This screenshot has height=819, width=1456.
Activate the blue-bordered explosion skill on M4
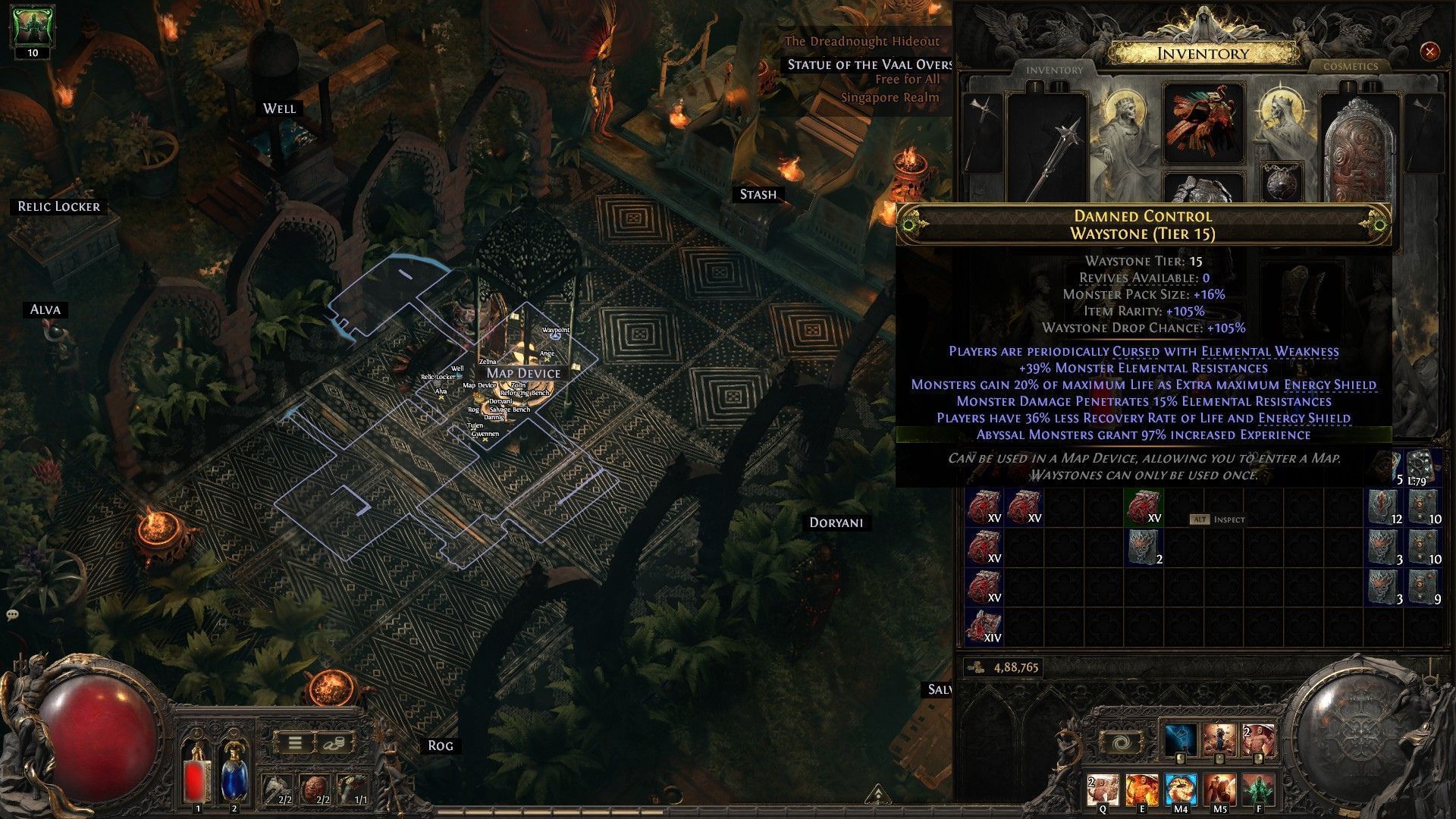pos(1181,790)
